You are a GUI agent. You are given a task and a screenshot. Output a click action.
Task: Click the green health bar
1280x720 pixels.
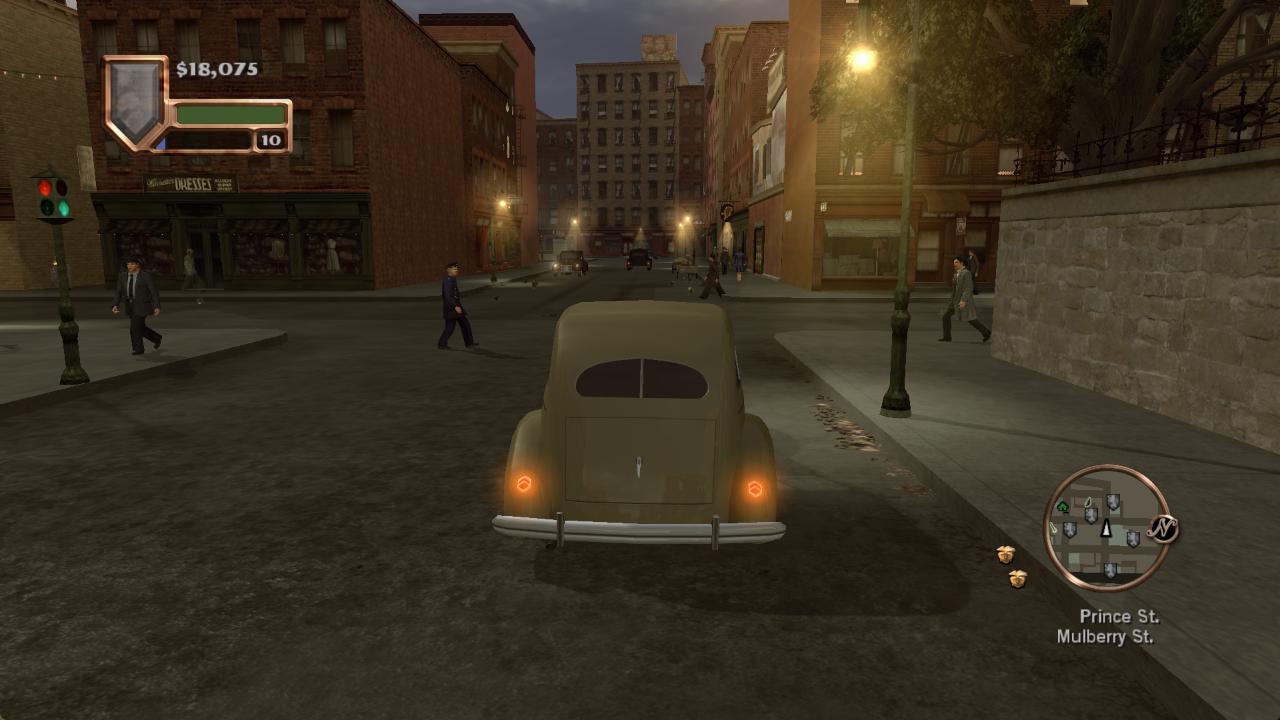coord(232,113)
